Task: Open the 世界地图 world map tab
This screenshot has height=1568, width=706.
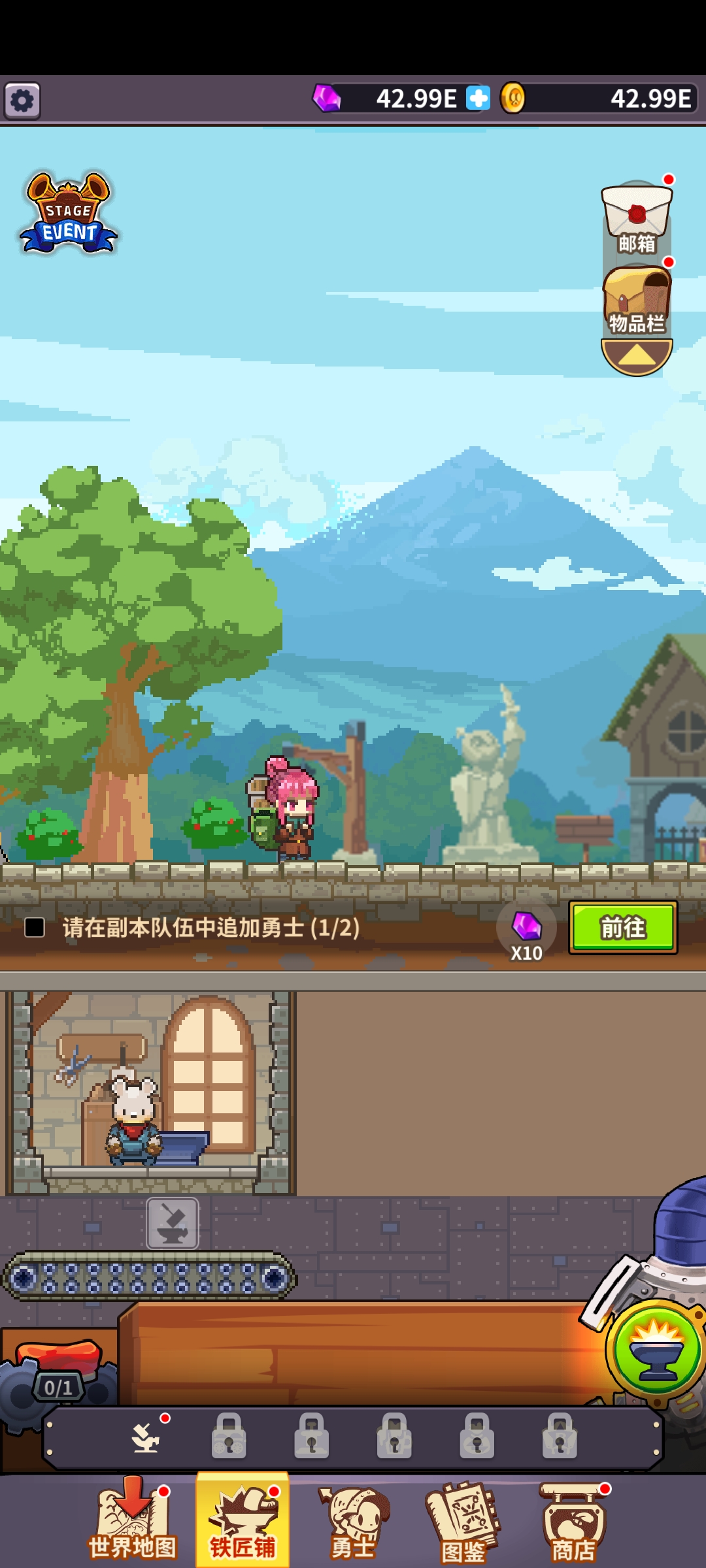Action: 133,1522
